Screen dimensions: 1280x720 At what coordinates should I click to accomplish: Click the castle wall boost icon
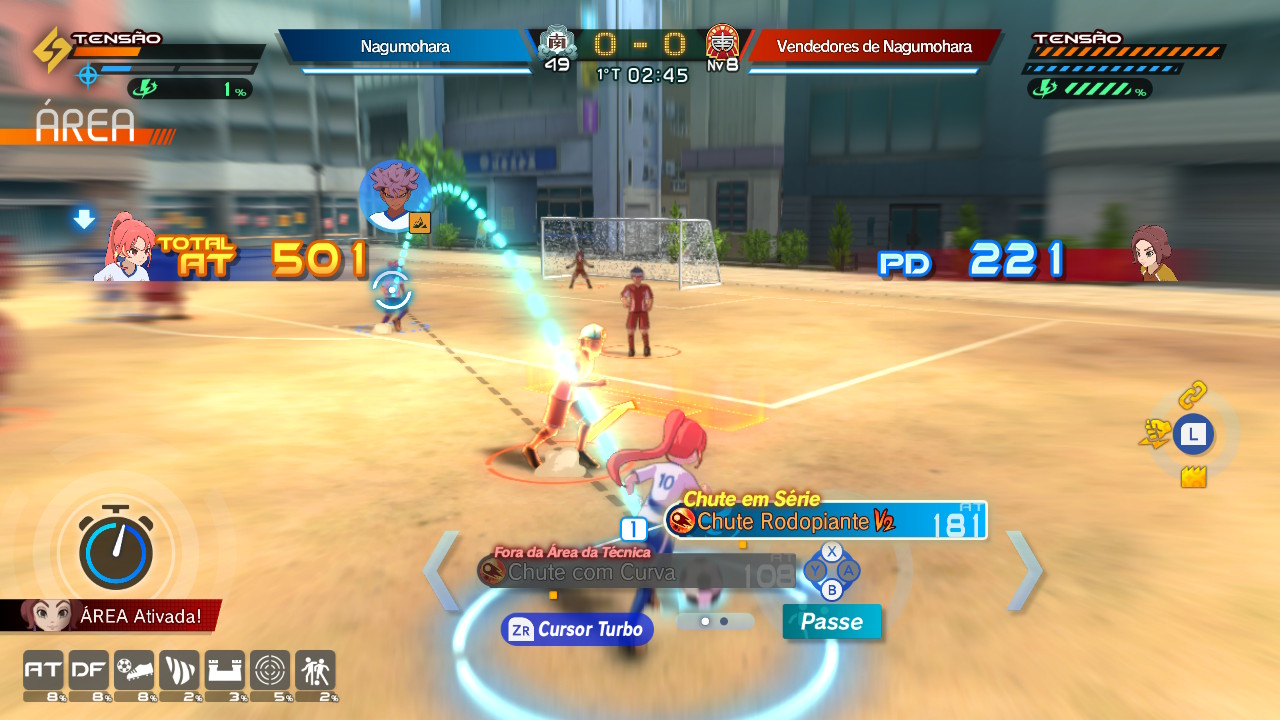click(x=224, y=670)
